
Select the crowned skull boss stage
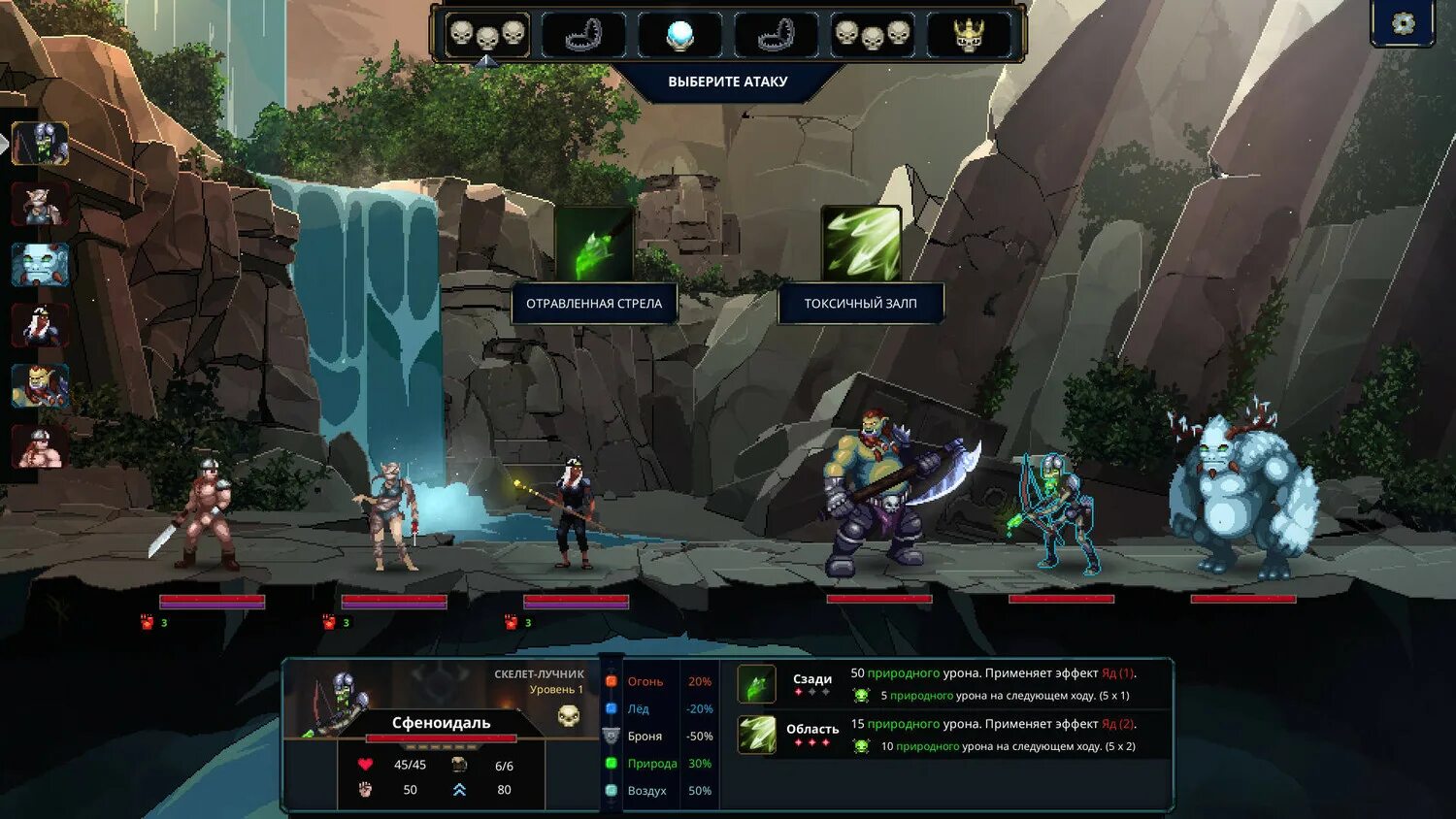[969, 35]
